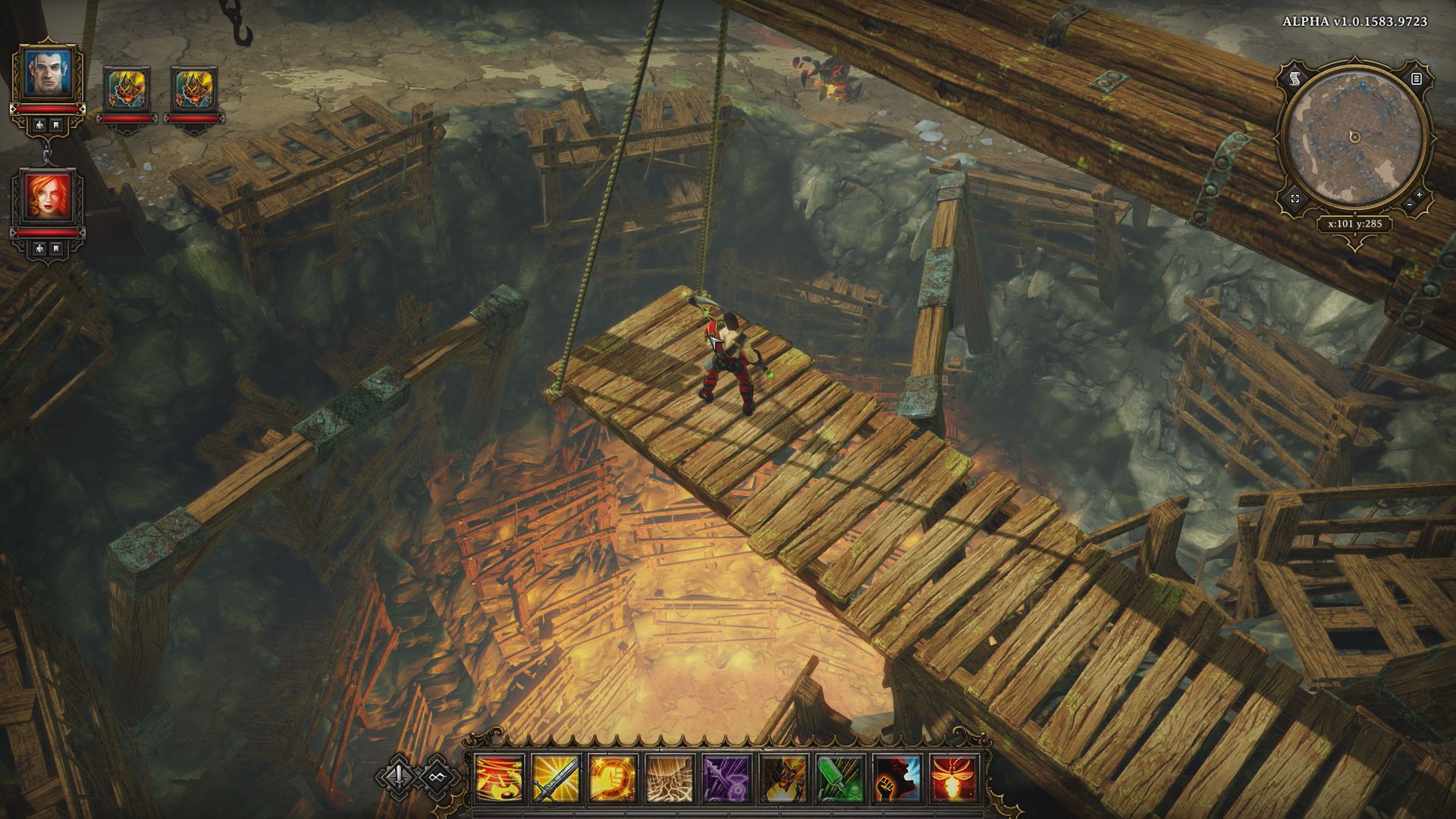The width and height of the screenshot is (1456, 819).
Task: Activate the shouting face with fist skill
Action: [x=896, y=780]
